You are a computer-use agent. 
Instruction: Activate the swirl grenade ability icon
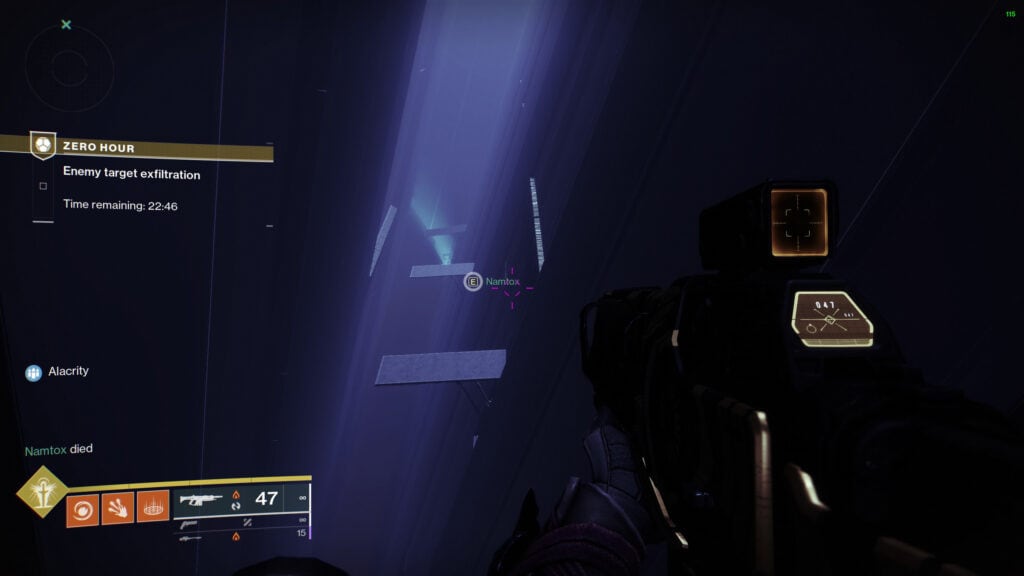click(x=82, y=509)
